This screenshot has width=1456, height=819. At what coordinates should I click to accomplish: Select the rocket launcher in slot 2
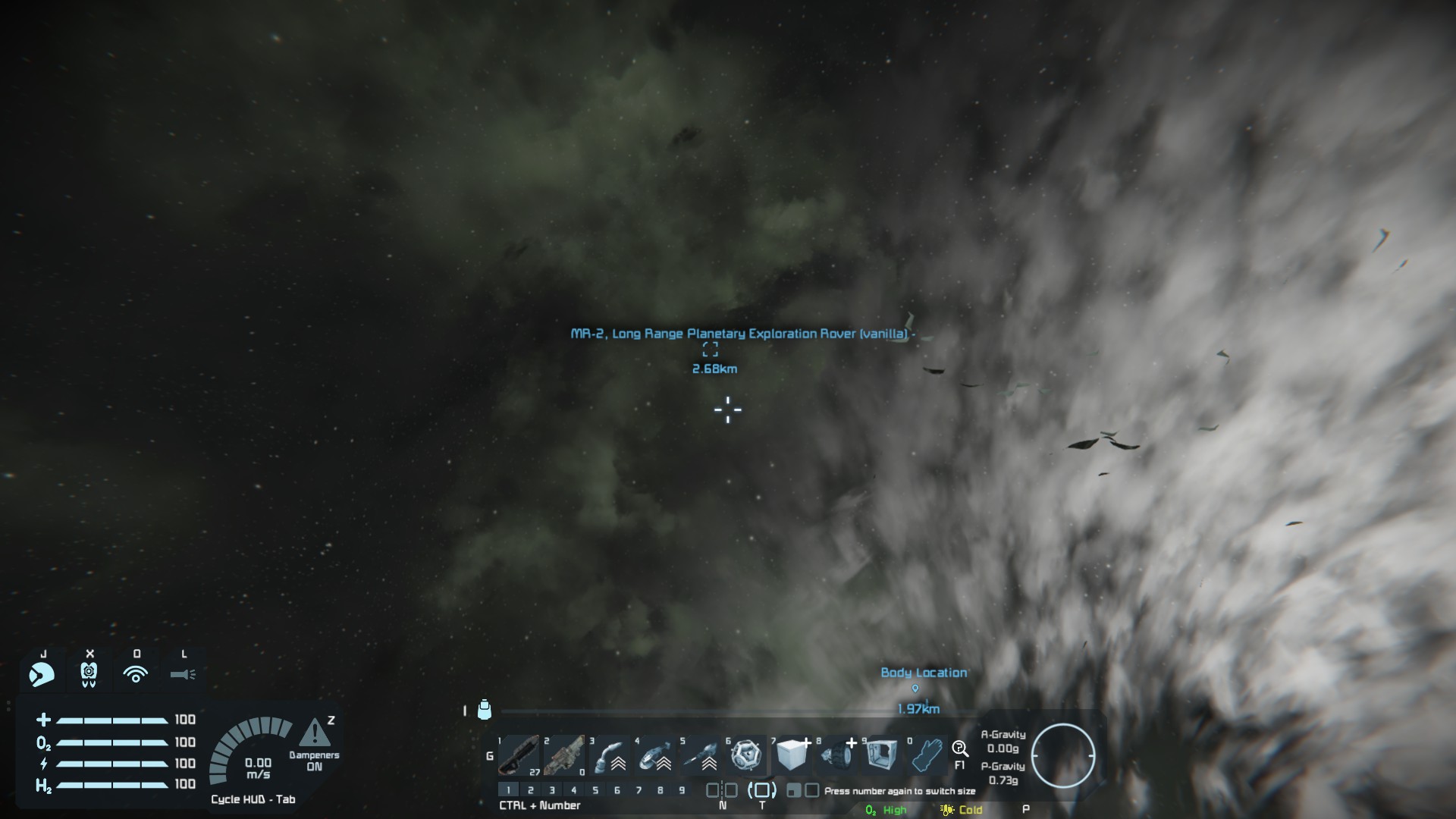(x=564, y=755)
